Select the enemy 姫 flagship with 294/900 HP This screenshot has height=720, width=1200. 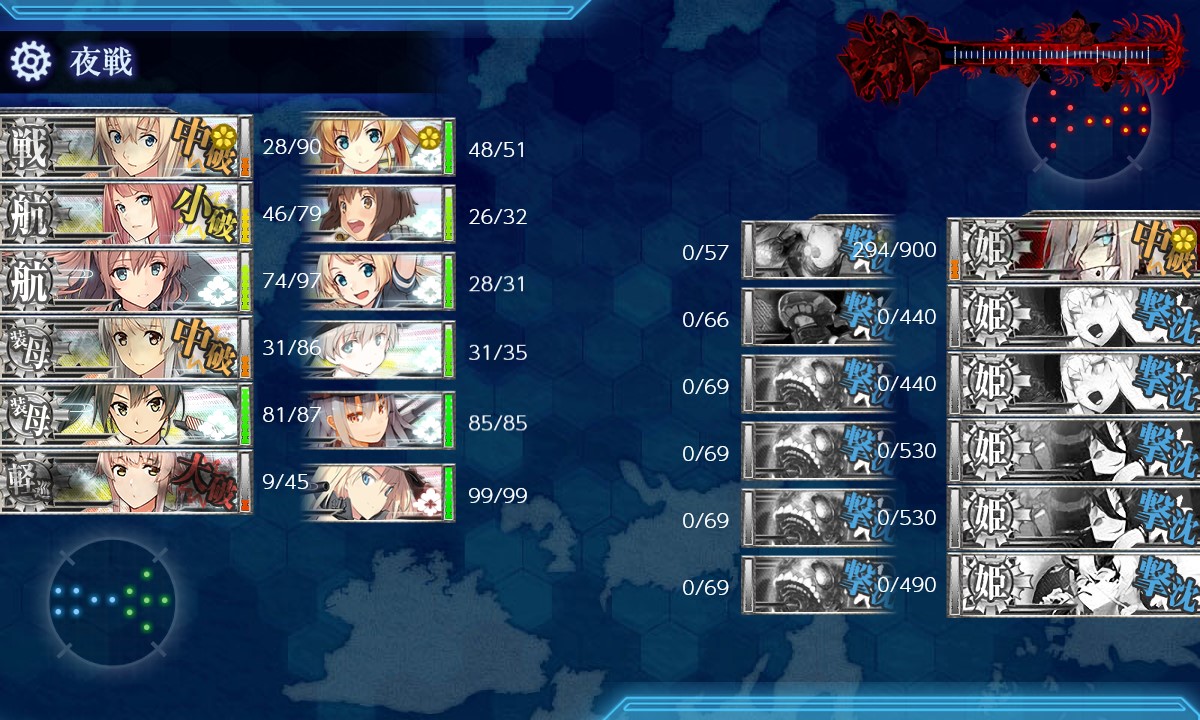point(1075,250)
